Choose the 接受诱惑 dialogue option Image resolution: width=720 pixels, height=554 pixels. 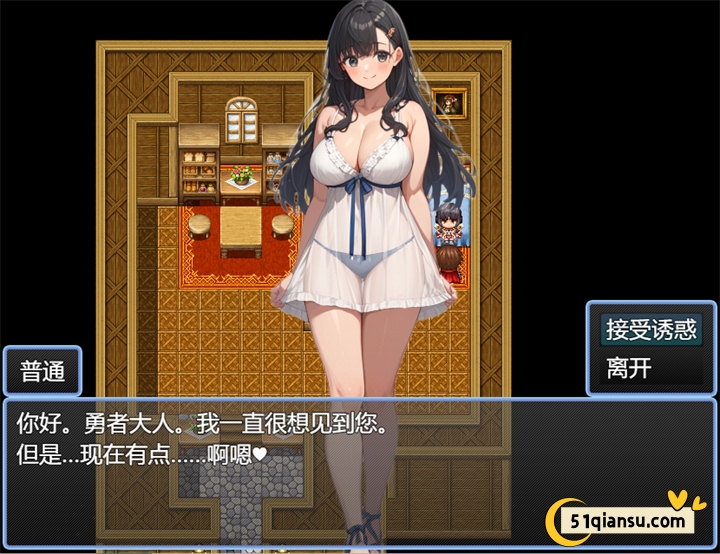point(650,328)
